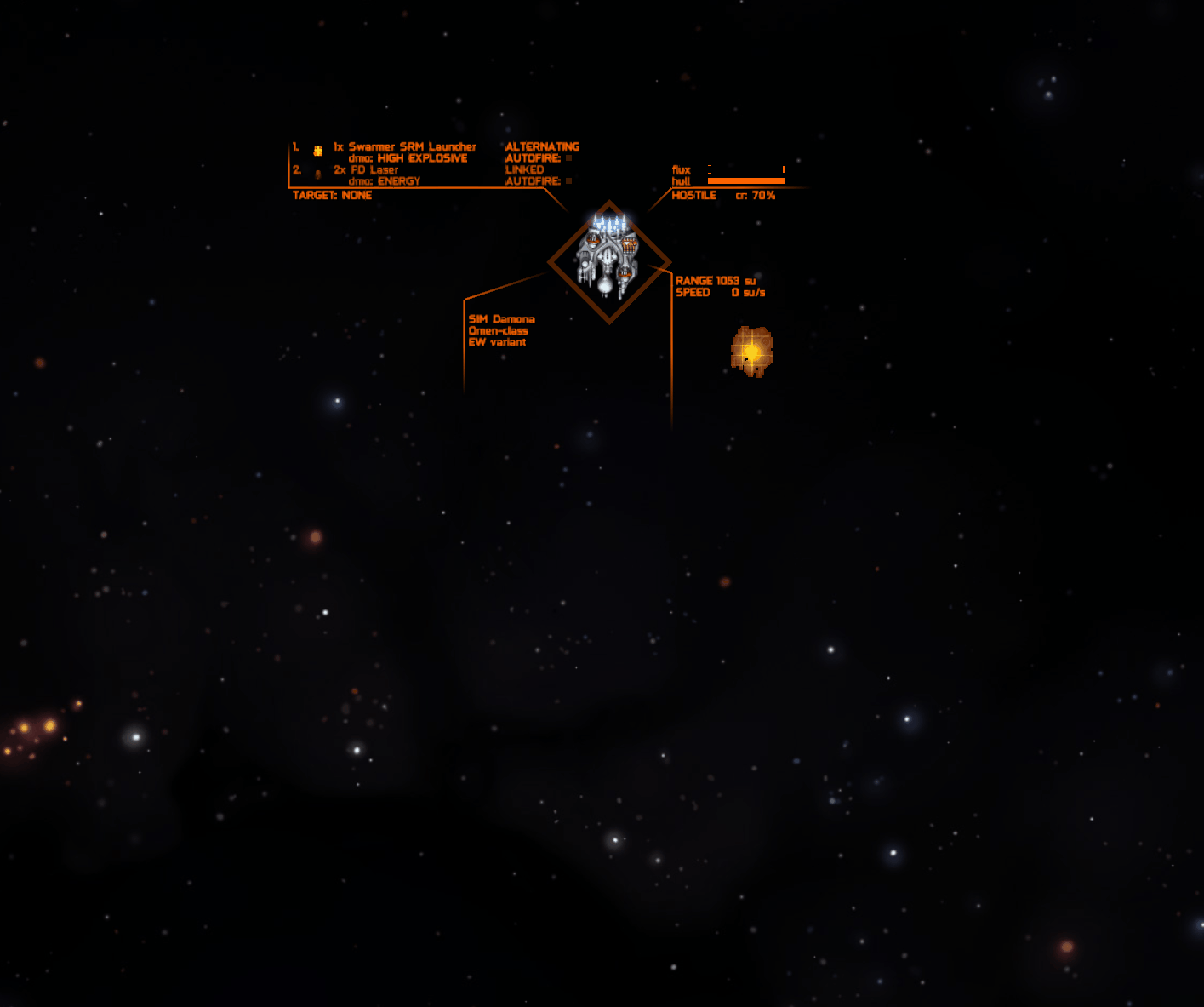This screenshot has height=1007, width=1204.
Task: Toggle the ALTERNATING fire mode for group 1
Action: click(541, 146)
